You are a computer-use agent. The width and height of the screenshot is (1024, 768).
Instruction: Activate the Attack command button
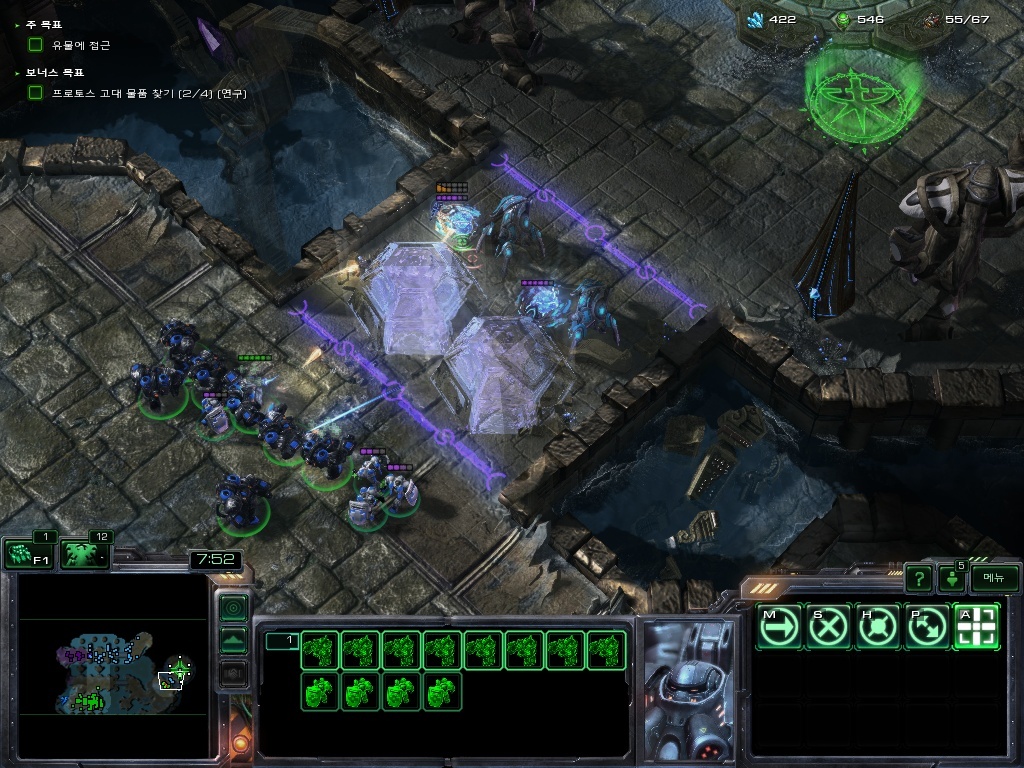click(976, 627)
